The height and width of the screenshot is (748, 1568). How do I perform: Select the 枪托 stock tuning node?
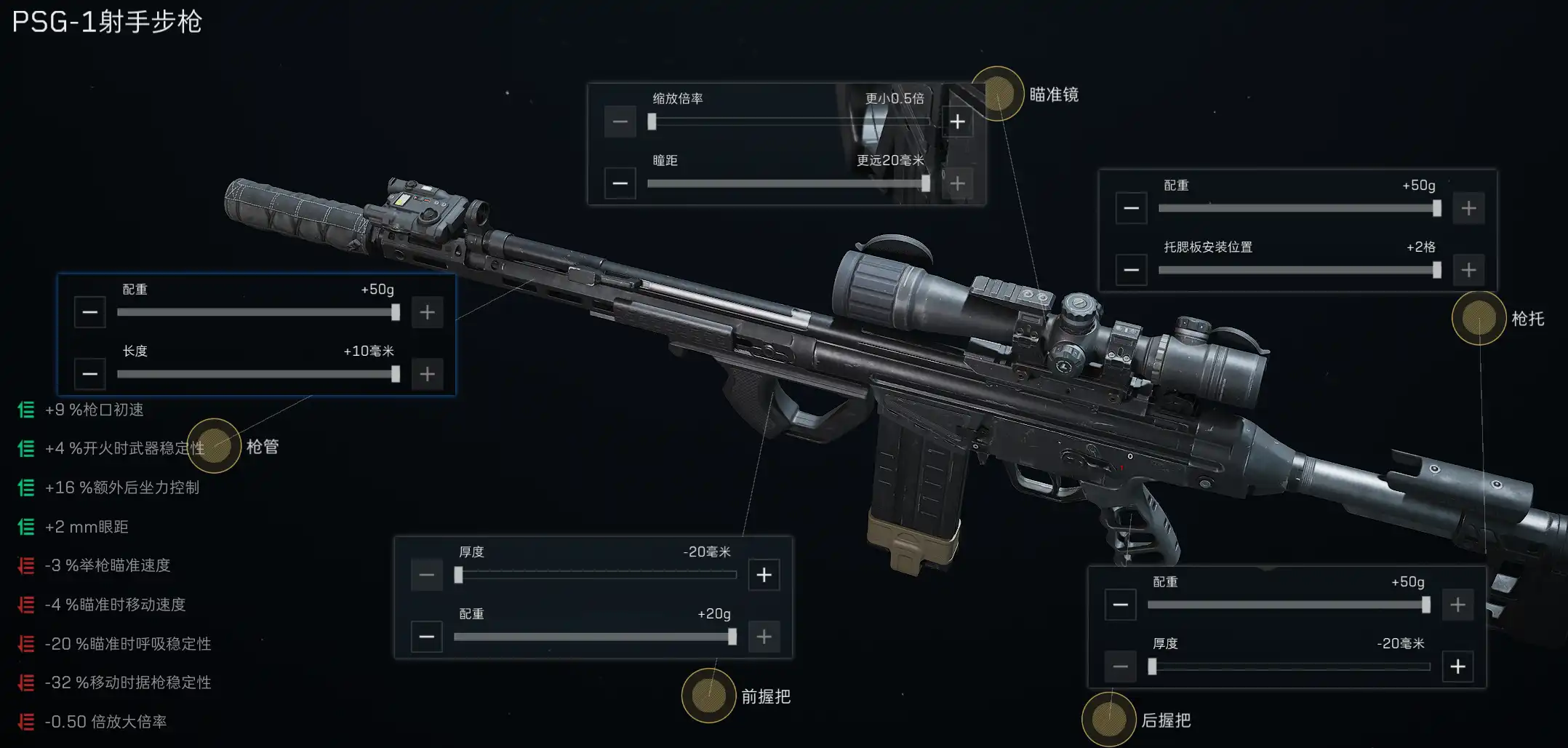(1479, 318)
